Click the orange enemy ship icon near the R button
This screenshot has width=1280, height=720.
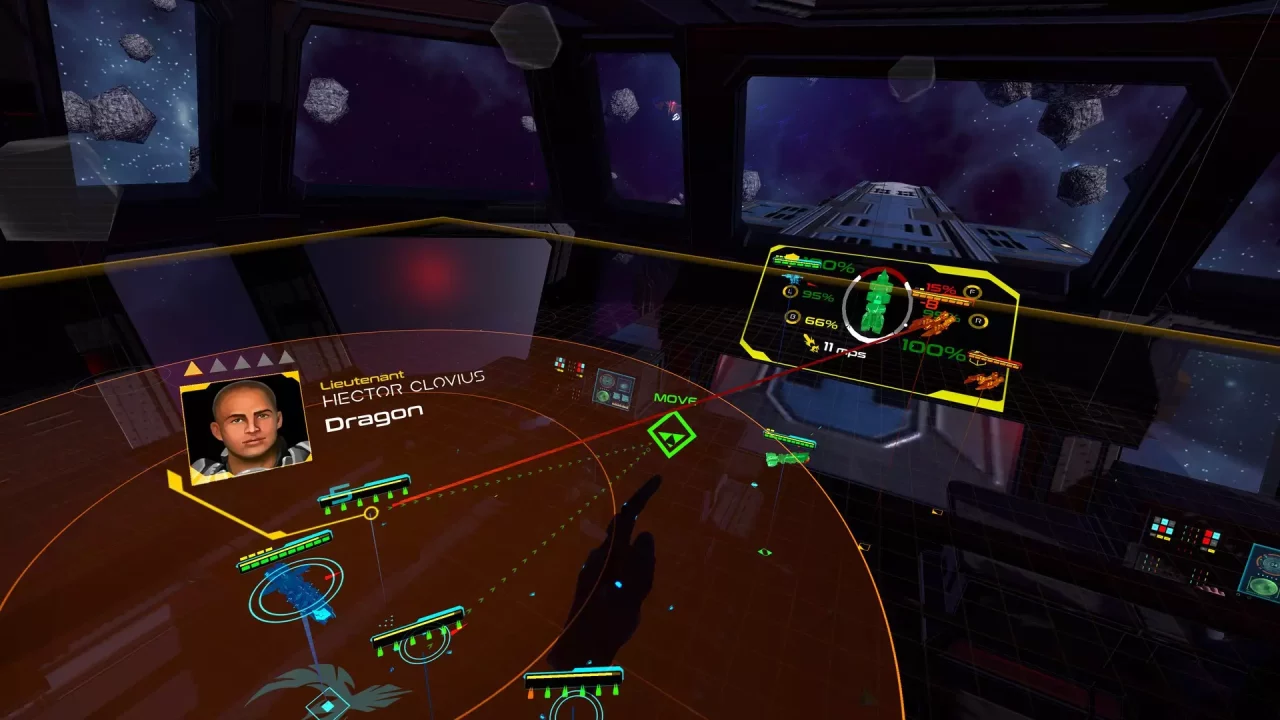(931, 324)
